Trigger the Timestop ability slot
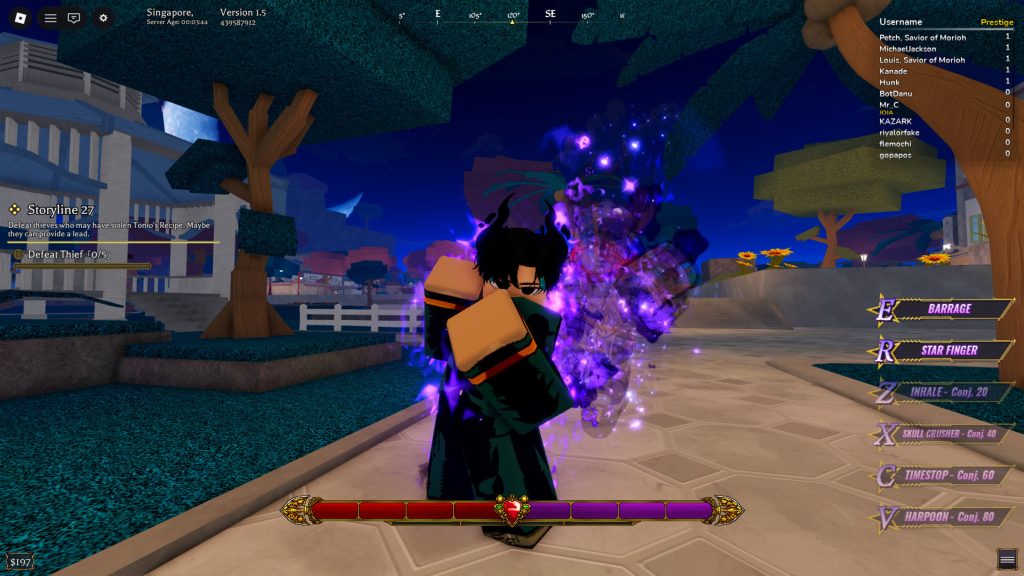The width and height of the screenshot is (1024, 576). coord(948,475)
